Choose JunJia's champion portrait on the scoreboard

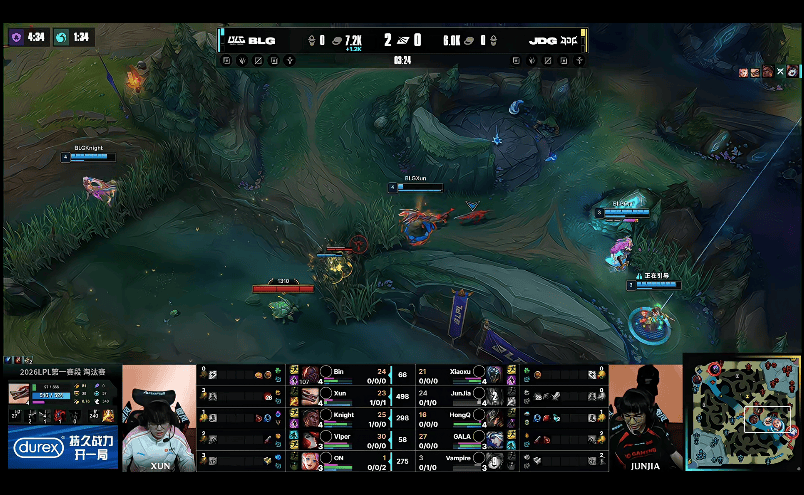[494, 395]
